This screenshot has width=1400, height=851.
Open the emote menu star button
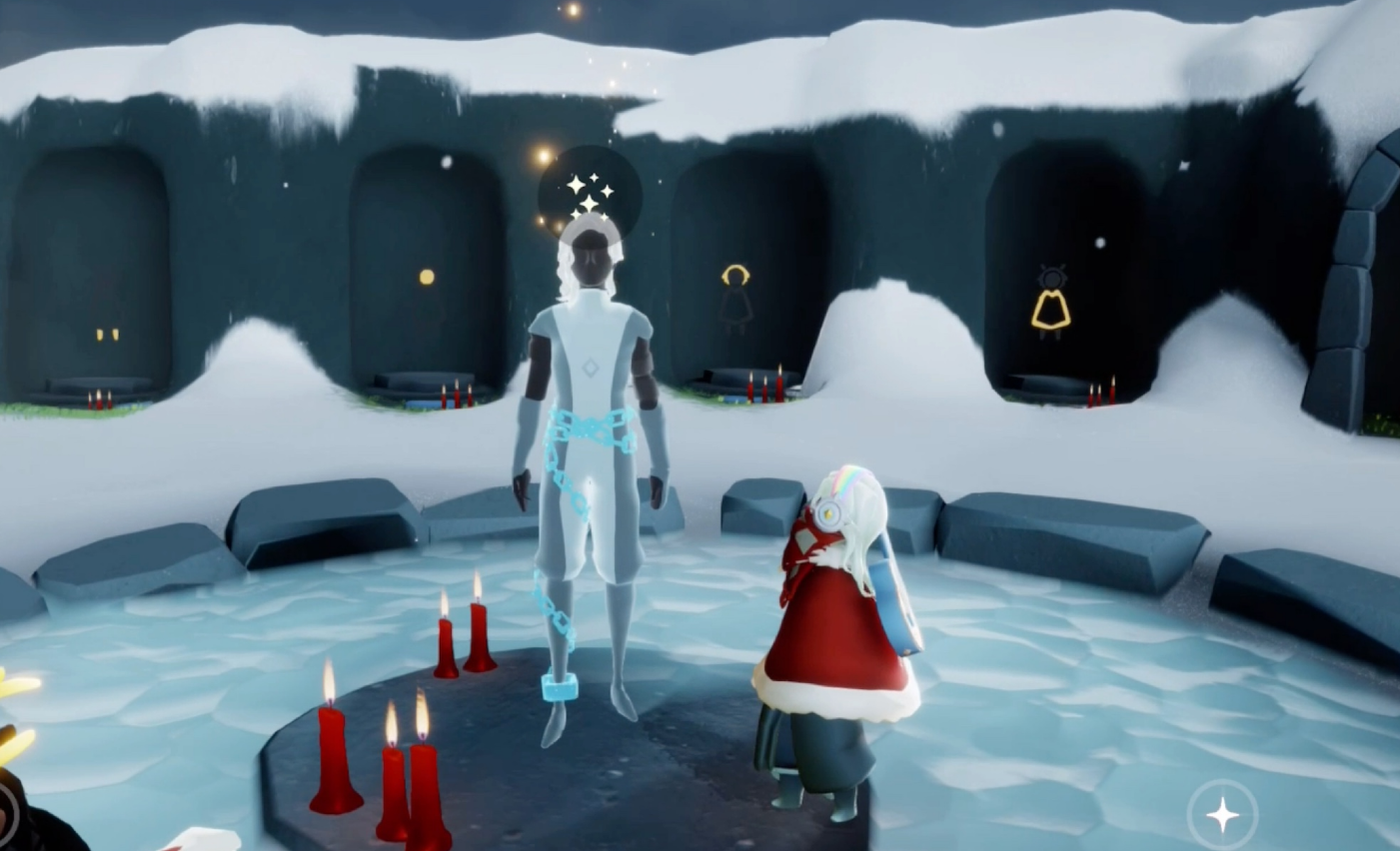pos(1222,815)
